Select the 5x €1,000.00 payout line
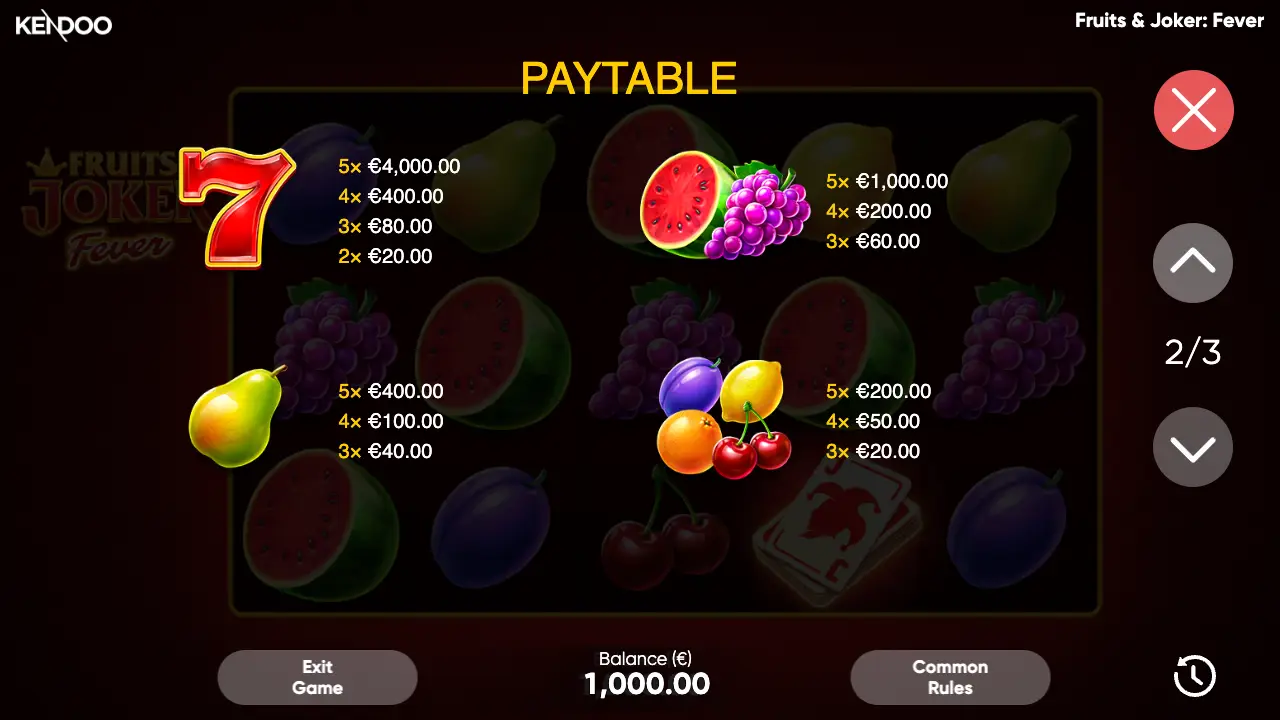The image size is (1280, 720). pos(886,181)
